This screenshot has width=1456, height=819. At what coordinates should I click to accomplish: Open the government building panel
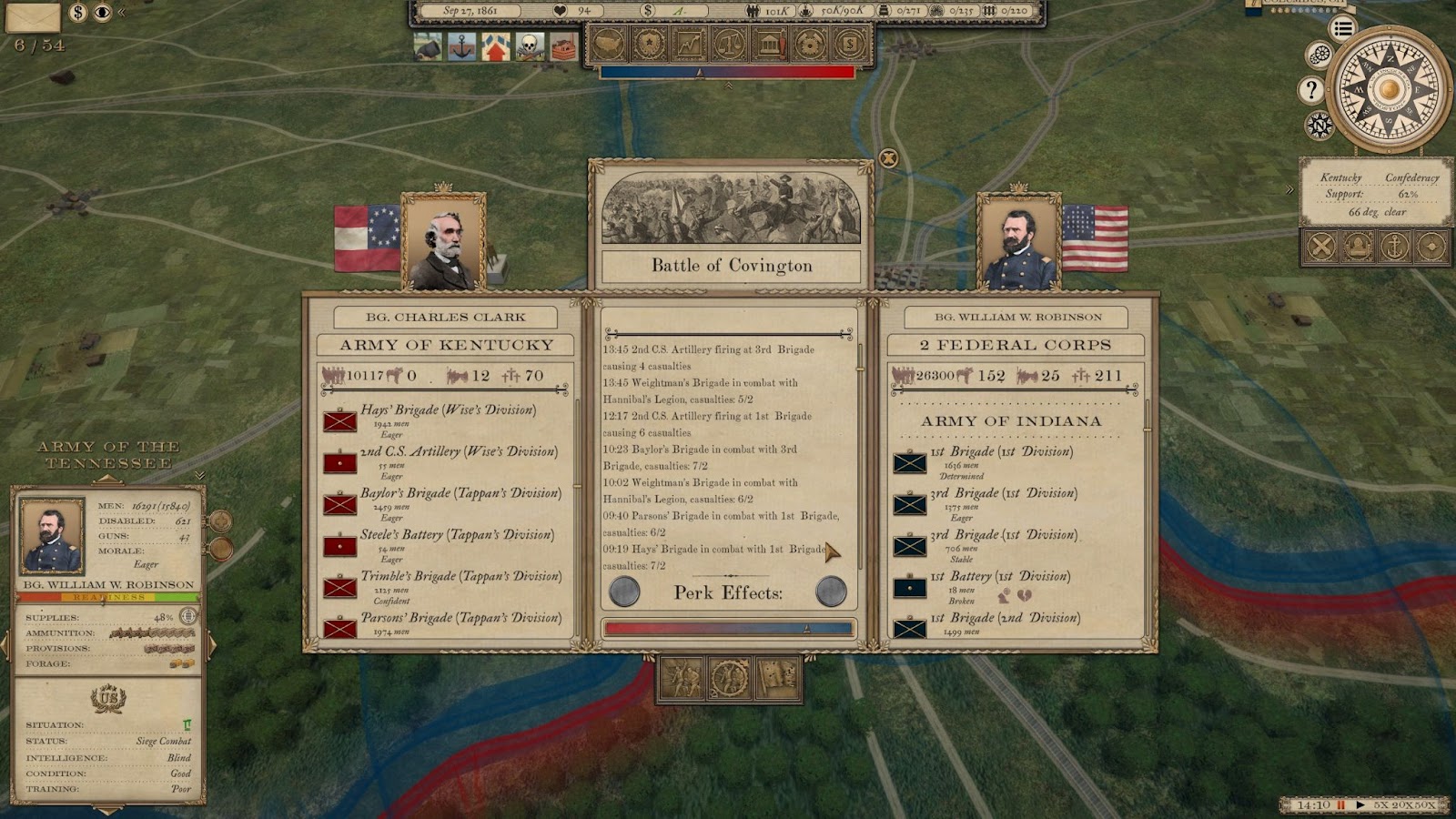(x=770, y=44)
